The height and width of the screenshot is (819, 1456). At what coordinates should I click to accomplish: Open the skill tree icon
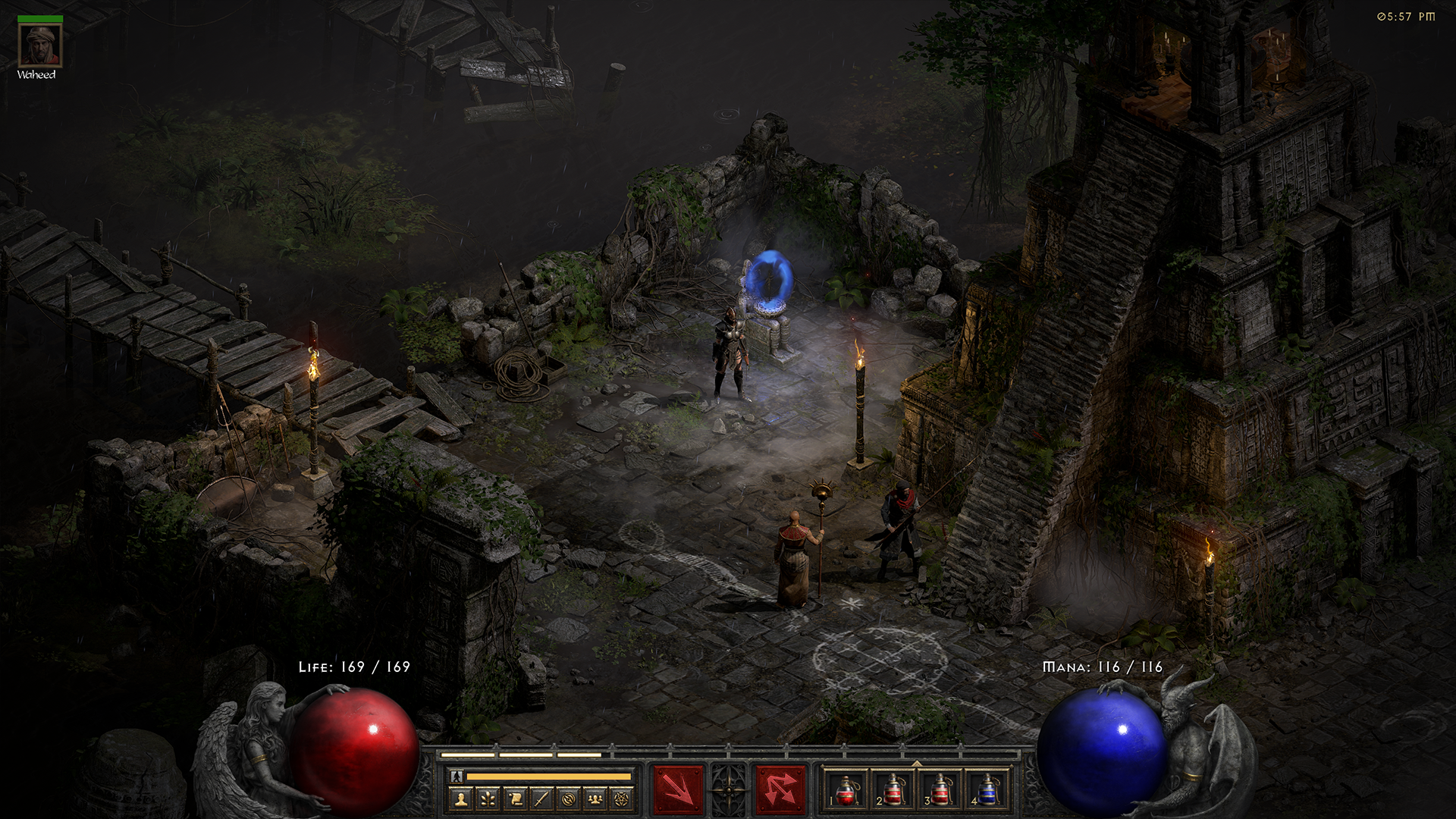pos(488,799)
